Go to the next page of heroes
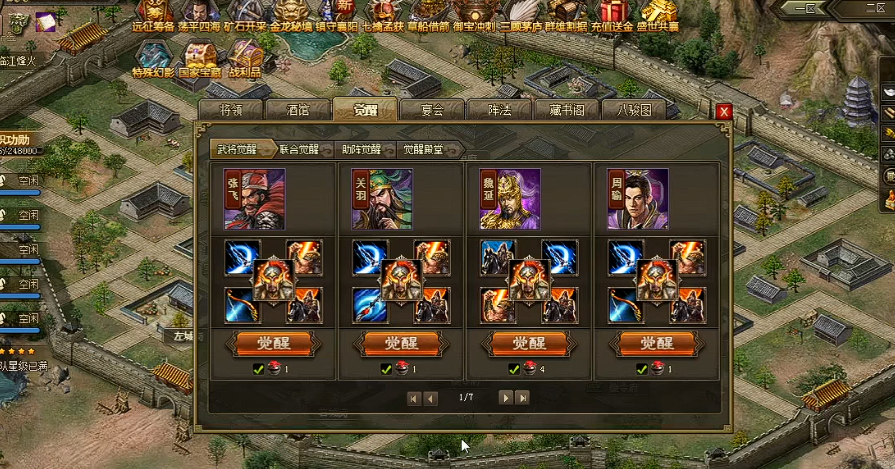 pyautogui.click(x=506, y=398)
